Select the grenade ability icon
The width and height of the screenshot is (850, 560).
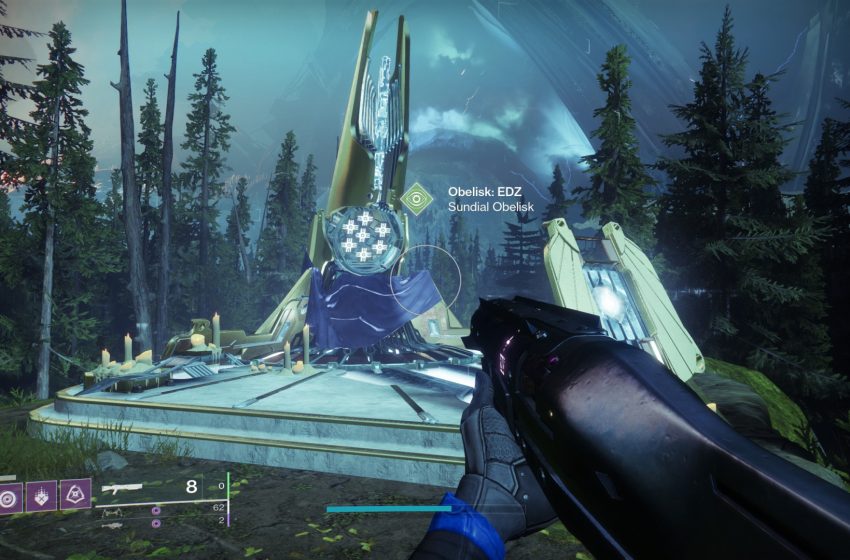[x=11, y=495]
